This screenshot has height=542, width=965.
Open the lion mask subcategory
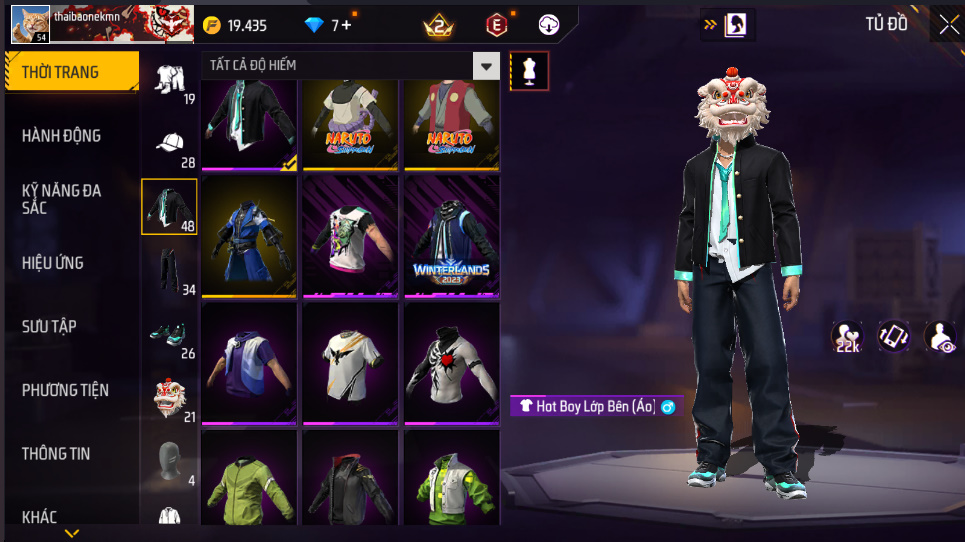coord(169,398)
